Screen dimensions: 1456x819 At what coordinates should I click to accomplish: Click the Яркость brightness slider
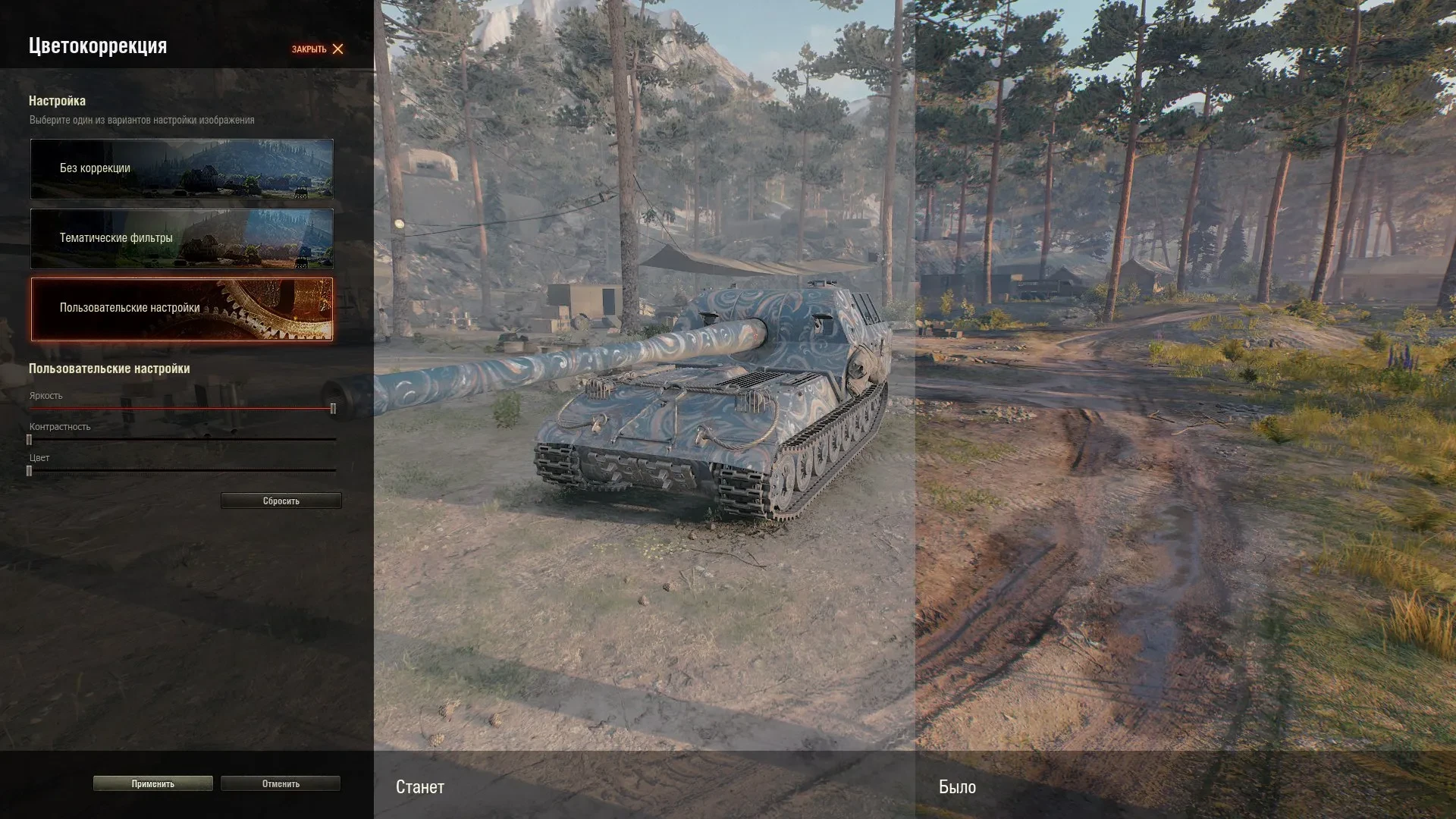point(182,409)
